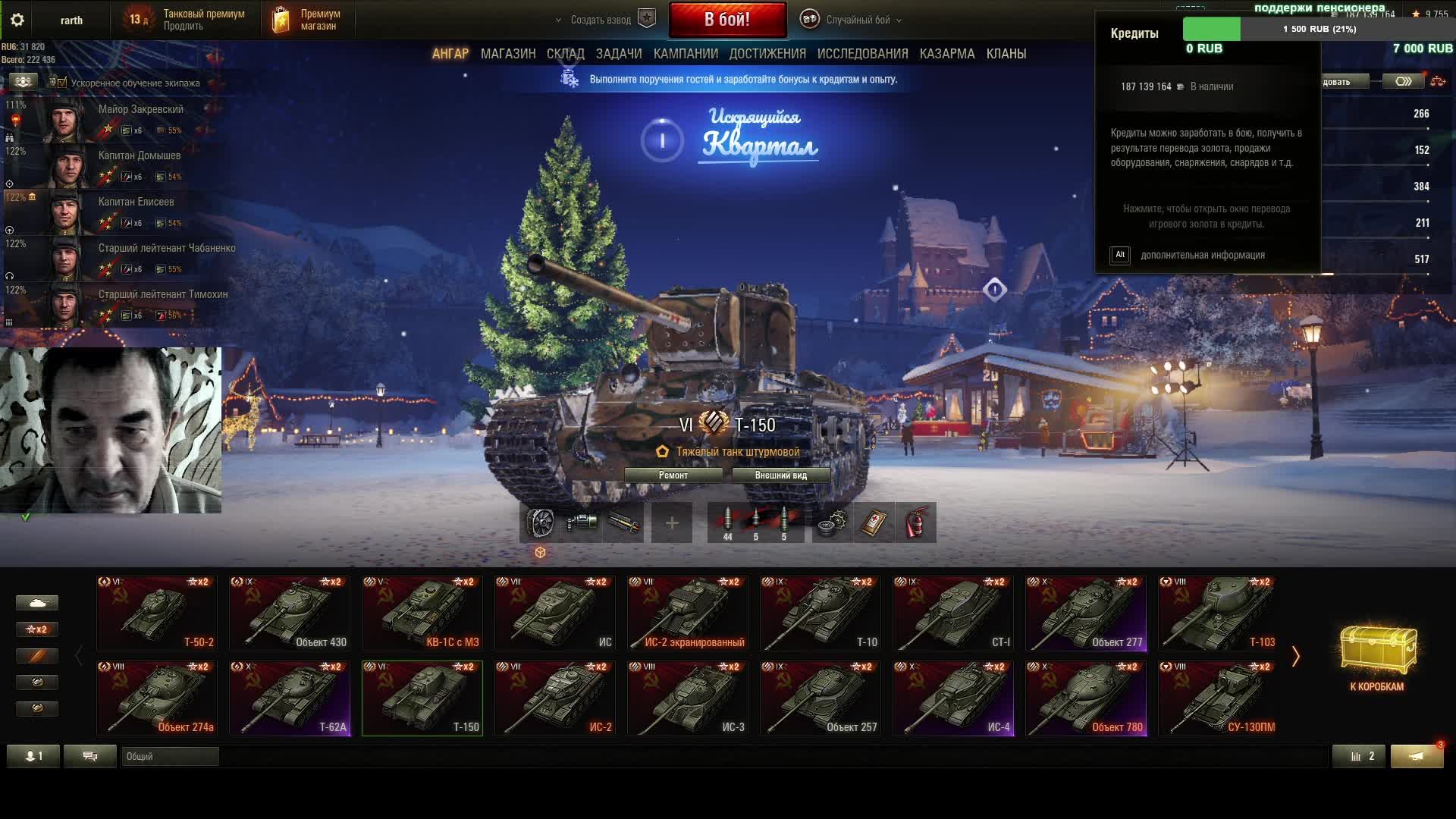
Task: Open Внешний вид customization
Action: pyautogui.click(x=780, y=475)
